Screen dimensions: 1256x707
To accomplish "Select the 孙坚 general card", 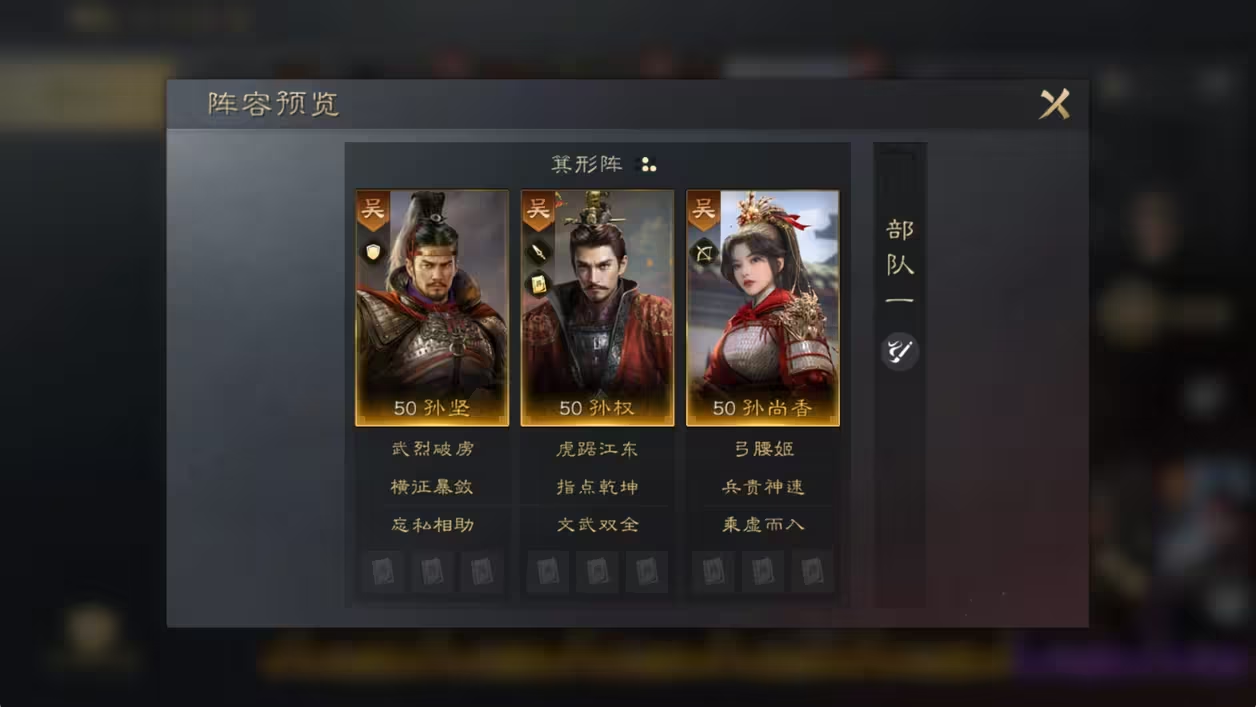I will pos(432,308).
